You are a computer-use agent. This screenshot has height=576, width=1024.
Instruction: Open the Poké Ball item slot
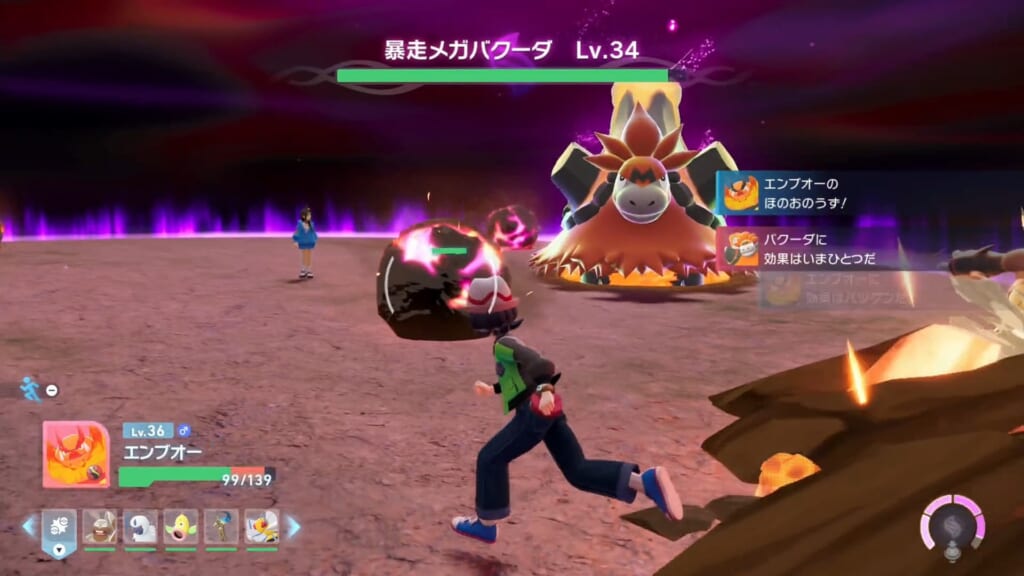[59, 526]
